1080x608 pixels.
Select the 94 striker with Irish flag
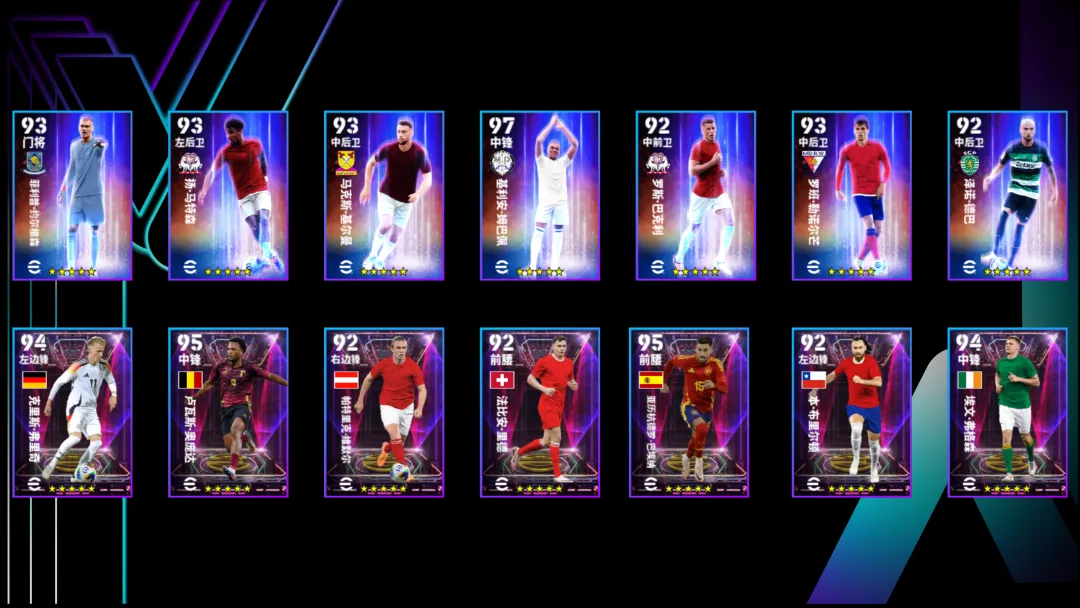[x=1007, y=412]
